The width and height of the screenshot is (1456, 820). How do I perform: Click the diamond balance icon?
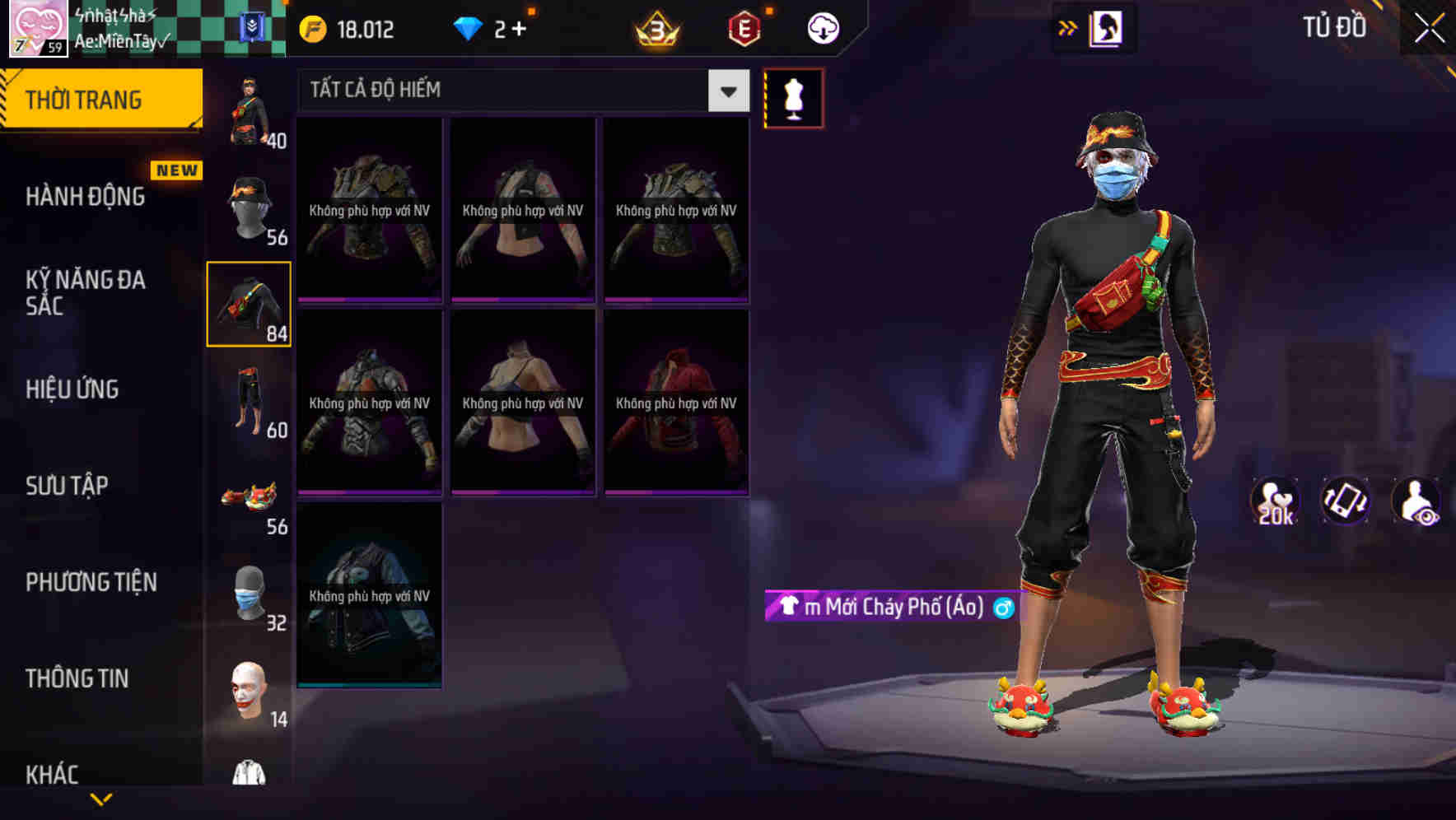pos(468,27)
